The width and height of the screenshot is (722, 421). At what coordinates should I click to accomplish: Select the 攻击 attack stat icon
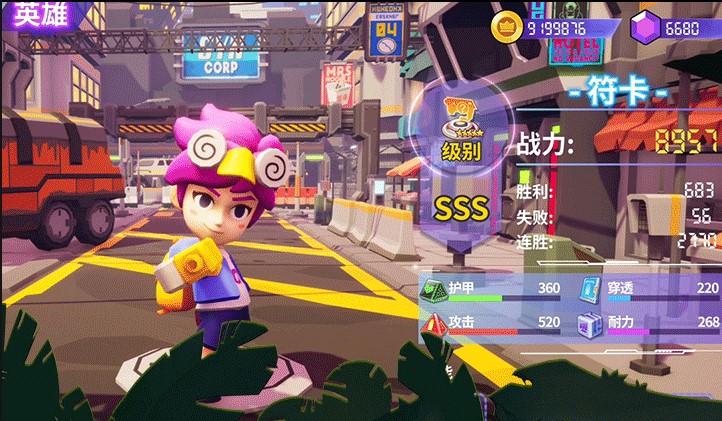click(x=432, y=322)
